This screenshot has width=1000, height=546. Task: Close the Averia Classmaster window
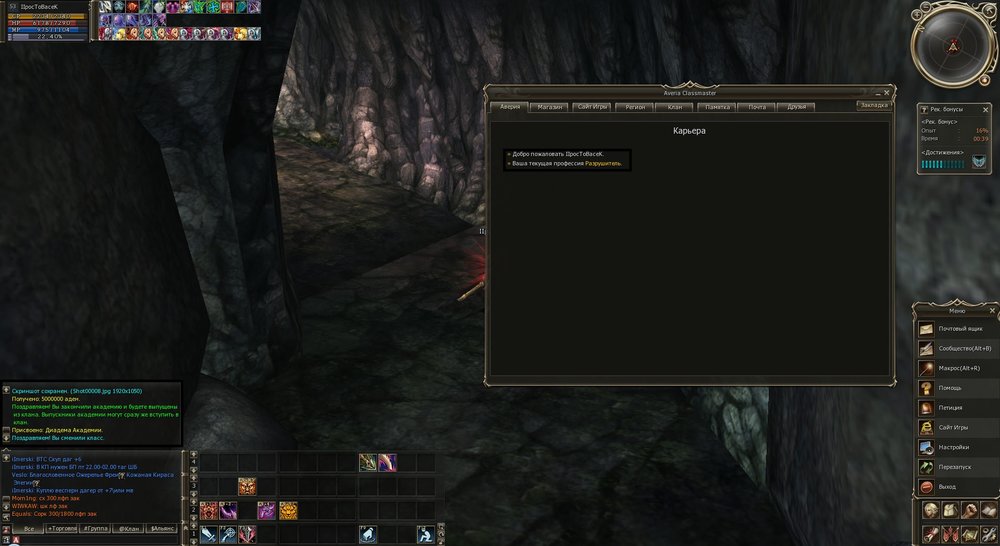886,91
